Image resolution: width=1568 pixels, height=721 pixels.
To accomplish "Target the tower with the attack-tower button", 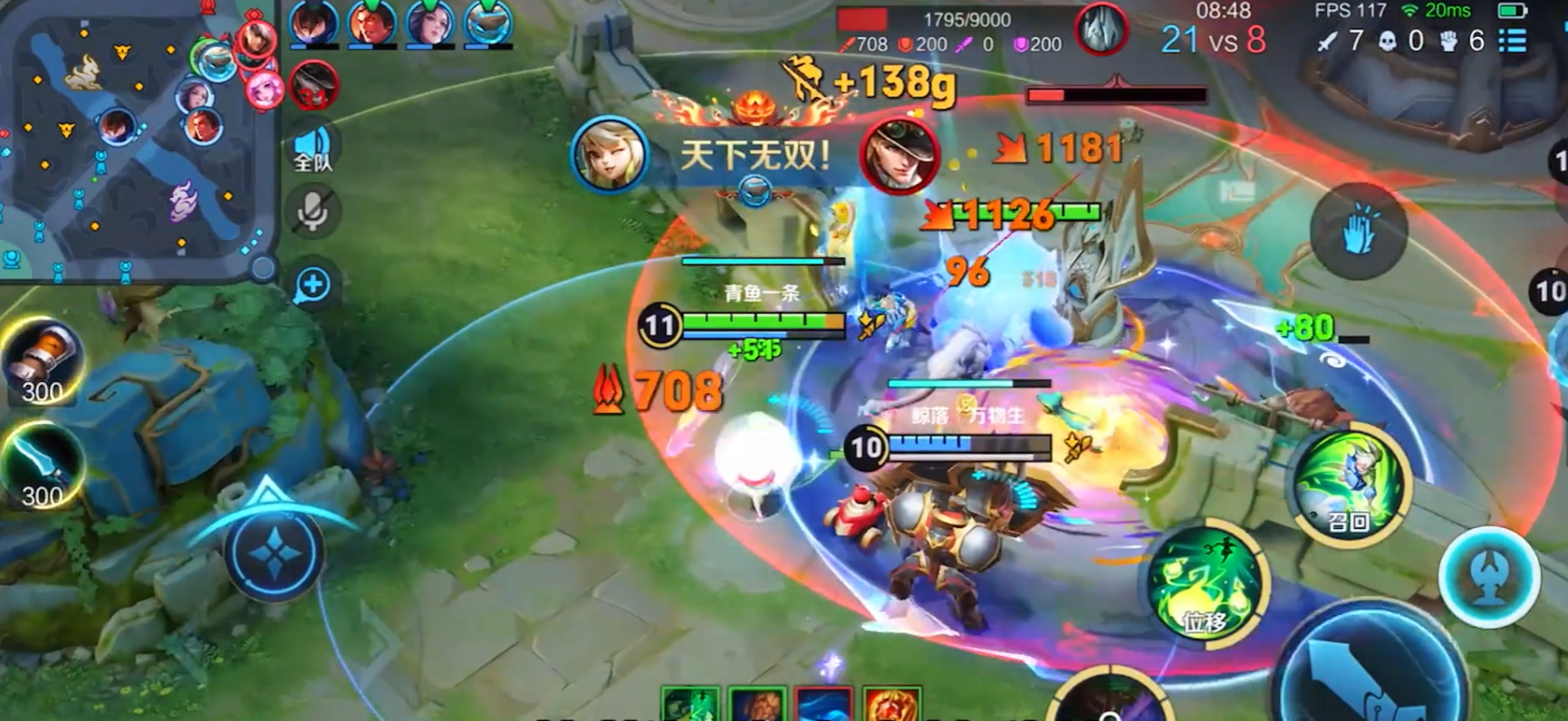I will [x=1489, y=578].
